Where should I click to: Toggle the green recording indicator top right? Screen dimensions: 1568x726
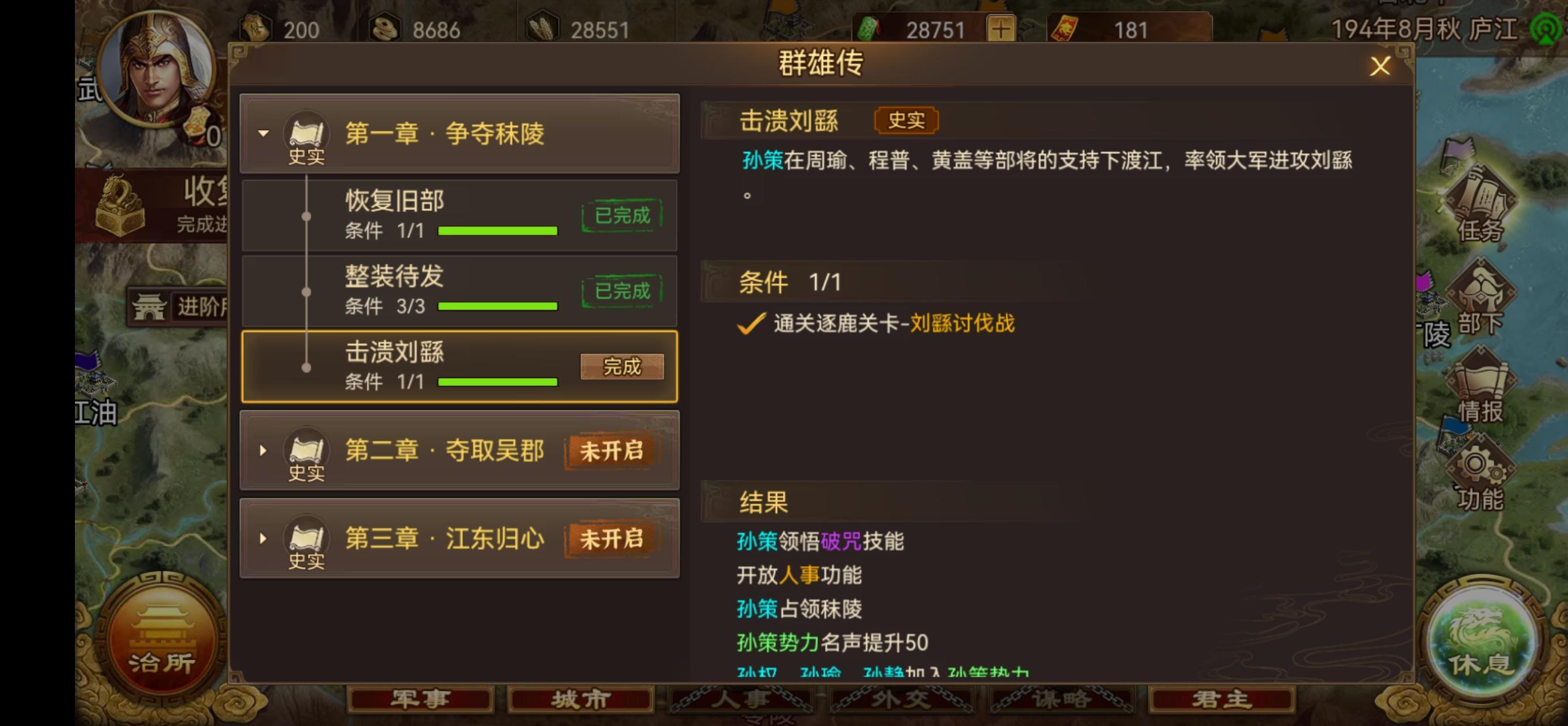pyautogui.click(x=1547, y=29)
